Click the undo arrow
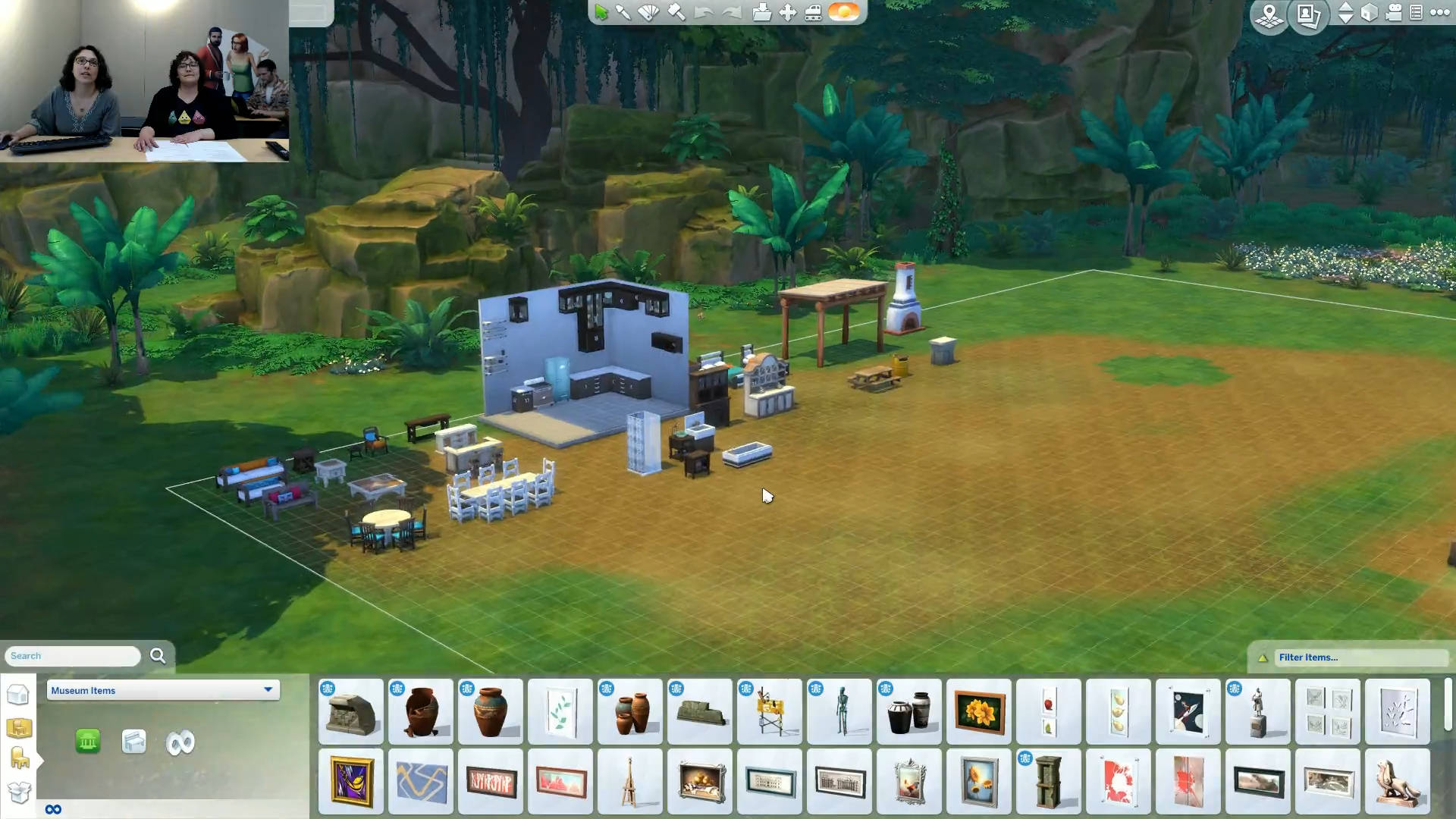 tap(703, 12)
